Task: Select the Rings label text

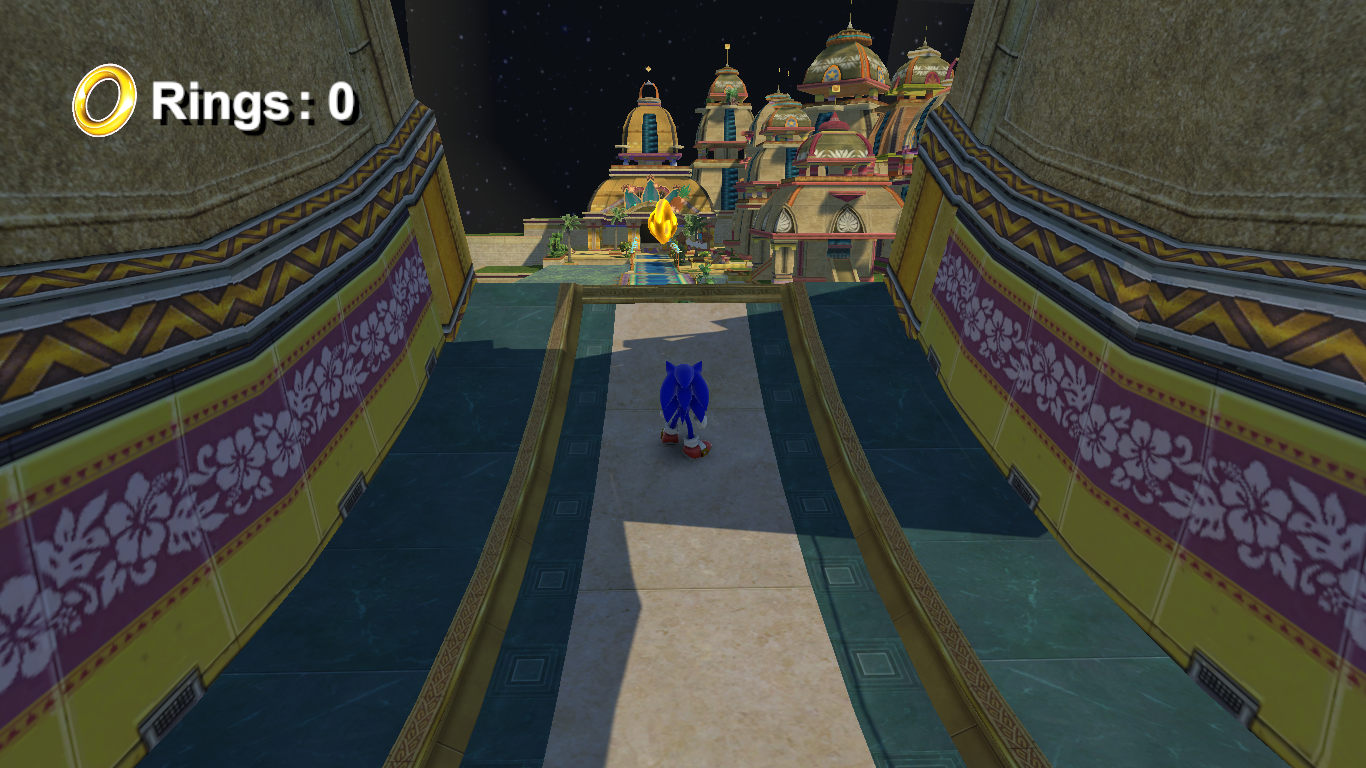Action: [220, 100]
